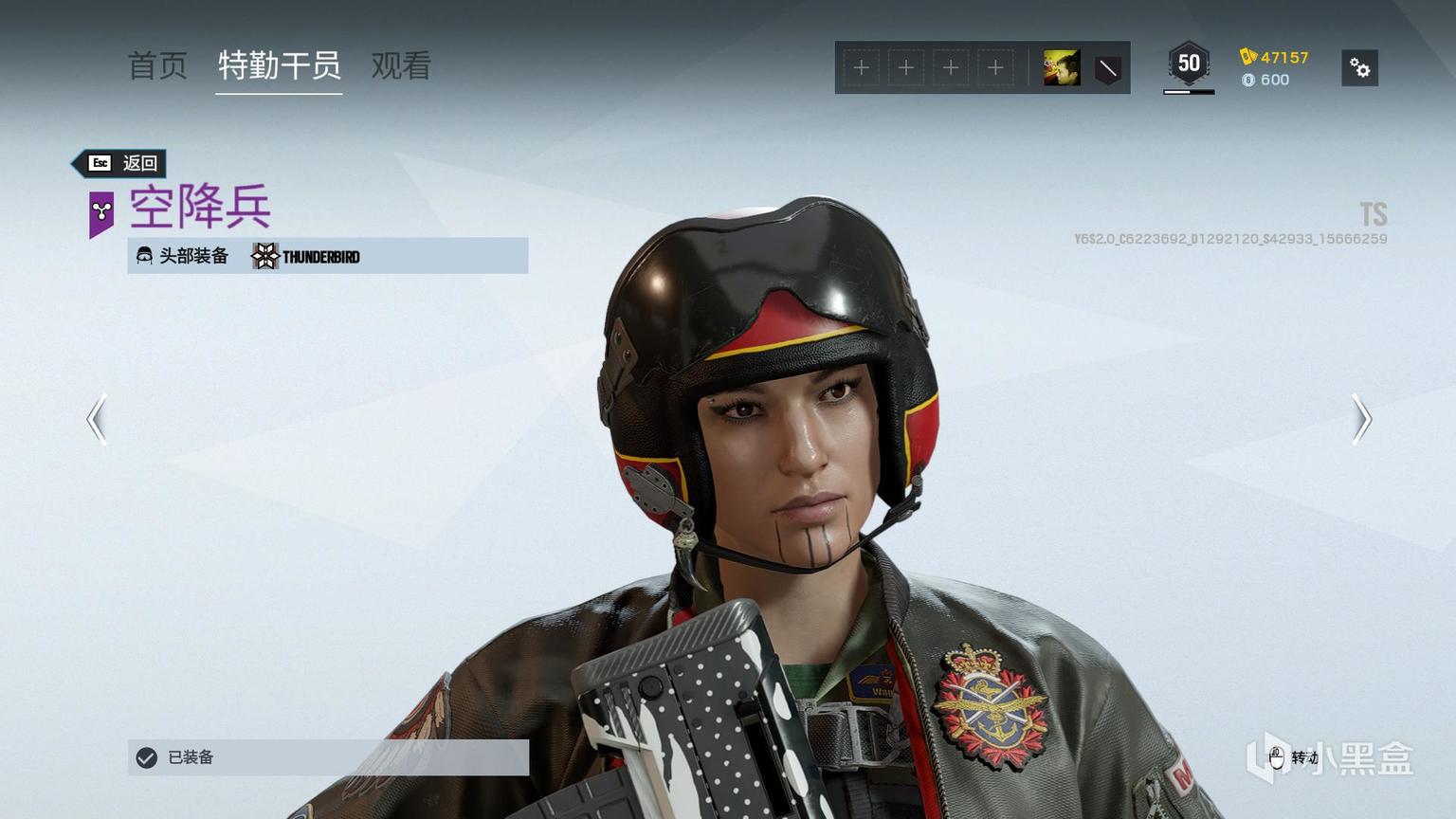1456x819 pixels.
Task: Open the 特勤干员 operators tab
Action: pyautogui.click(x=279, y=66)
